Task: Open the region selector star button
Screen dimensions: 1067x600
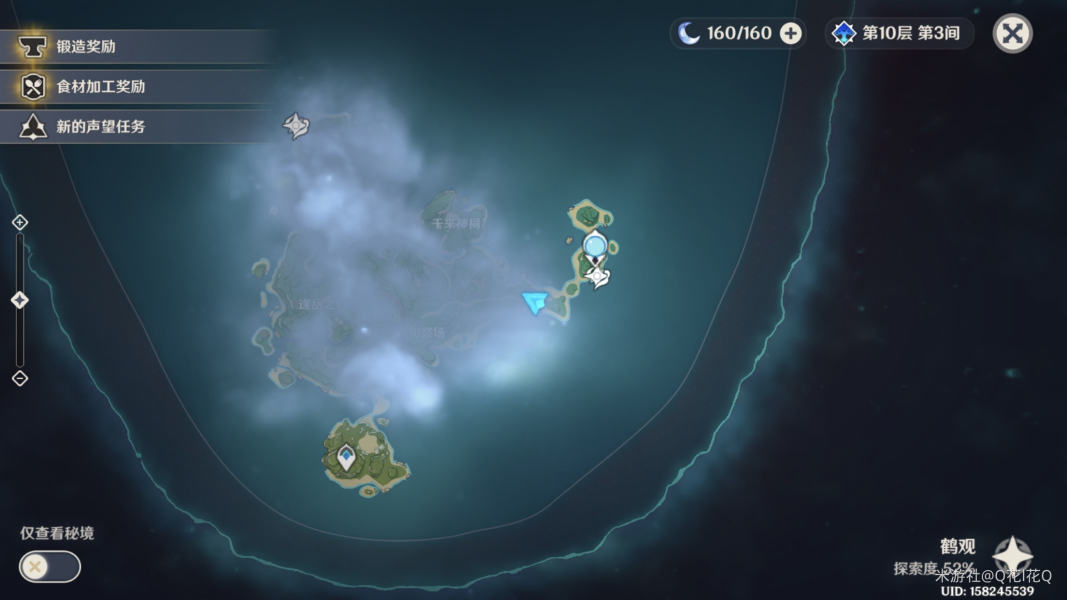Action: point(1012,556)
